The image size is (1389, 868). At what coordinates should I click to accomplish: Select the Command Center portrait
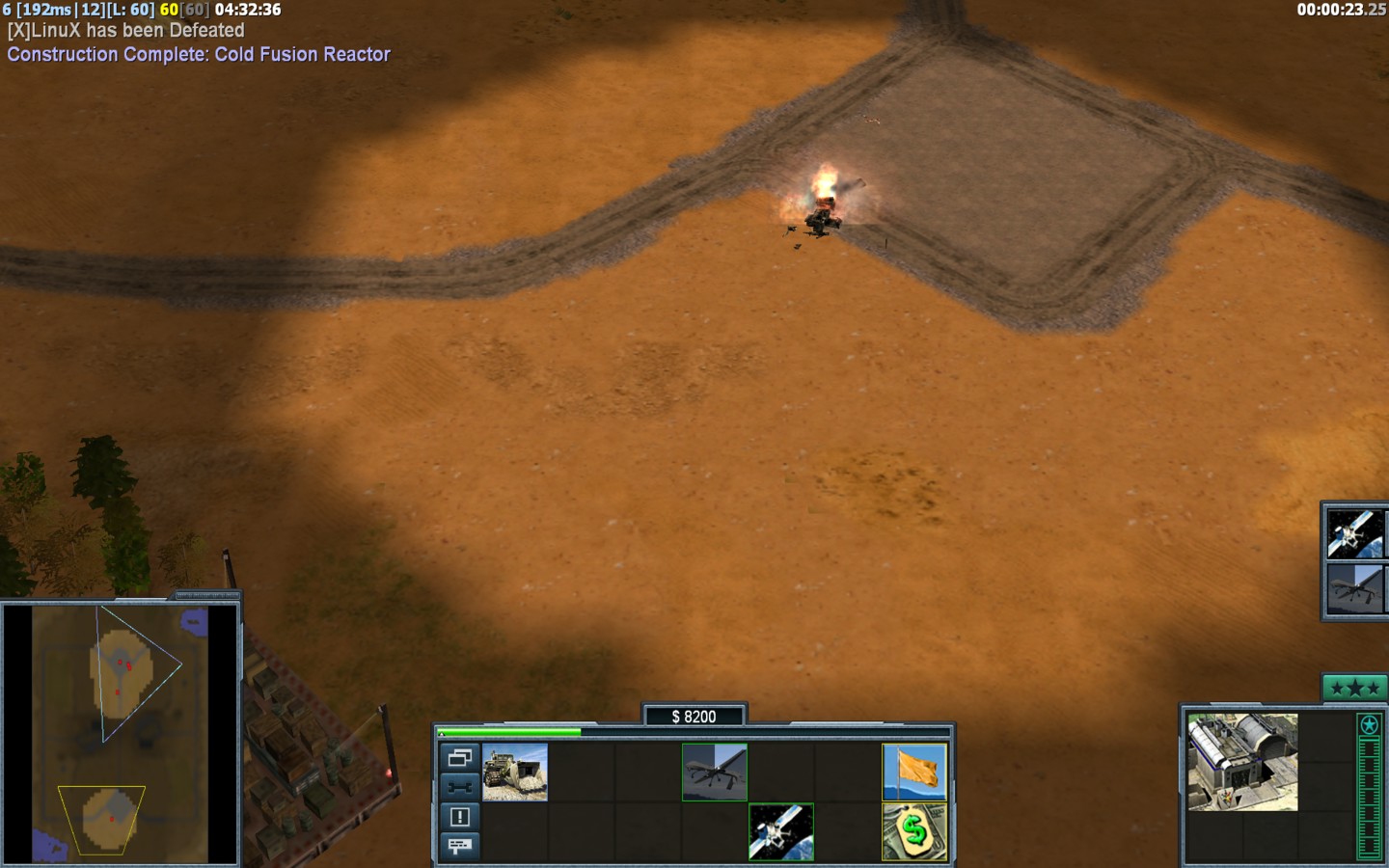(1242, 762)
